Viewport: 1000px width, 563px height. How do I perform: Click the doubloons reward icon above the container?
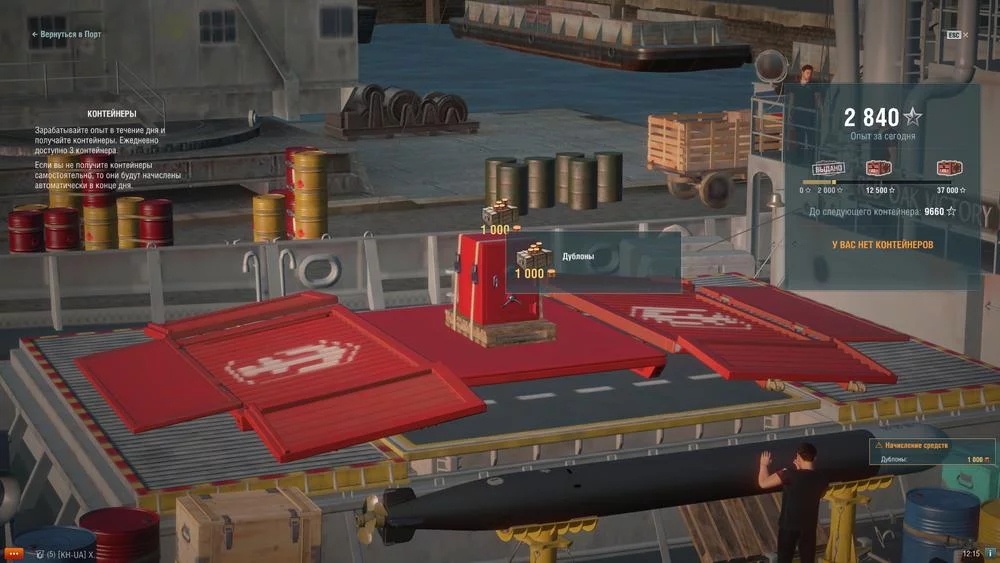pyautogui.click(x=499, y=214)
